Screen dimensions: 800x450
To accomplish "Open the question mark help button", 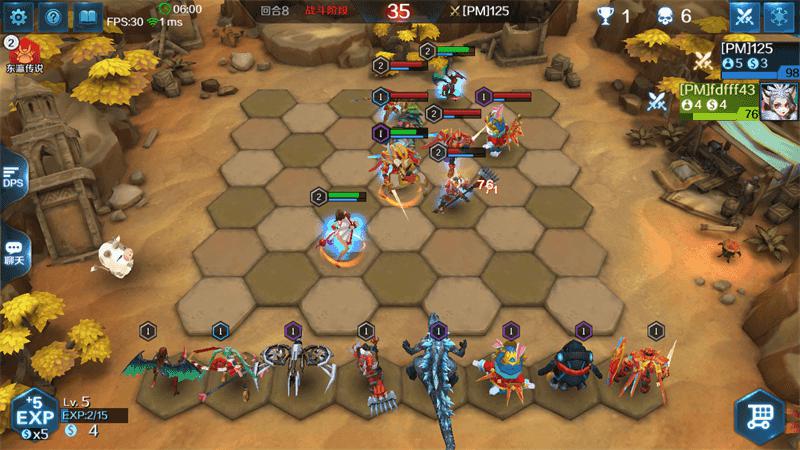I will (x=54, y=17).
